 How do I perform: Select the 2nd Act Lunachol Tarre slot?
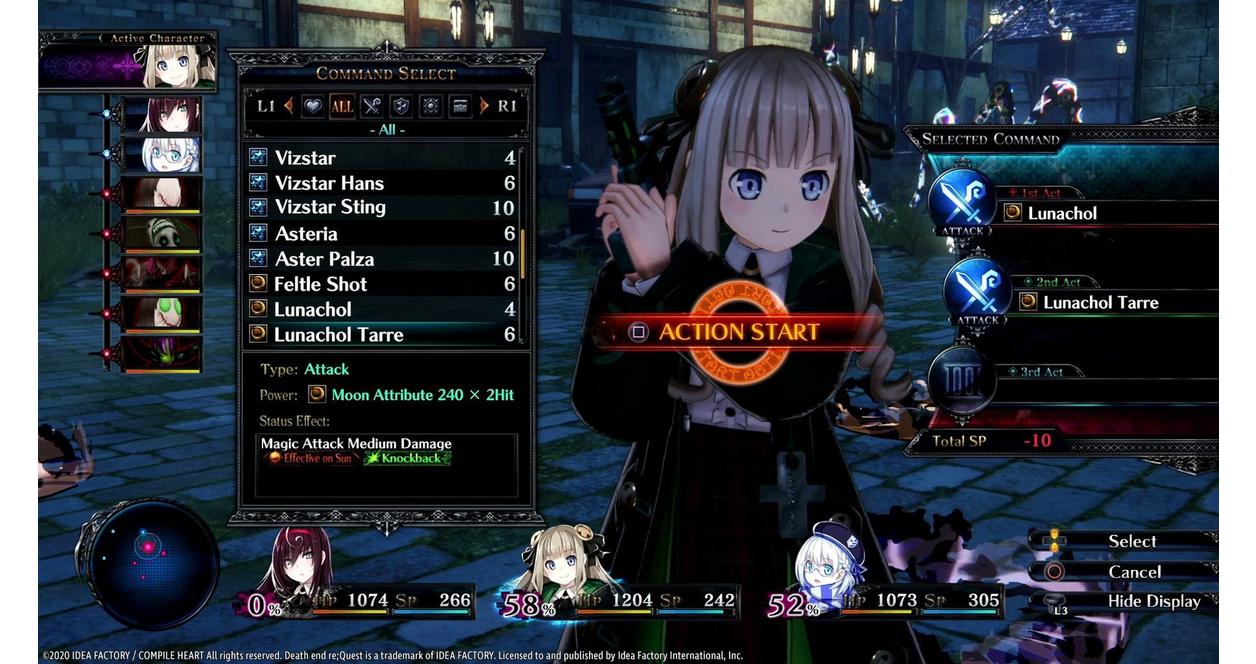coord(1110,302)
